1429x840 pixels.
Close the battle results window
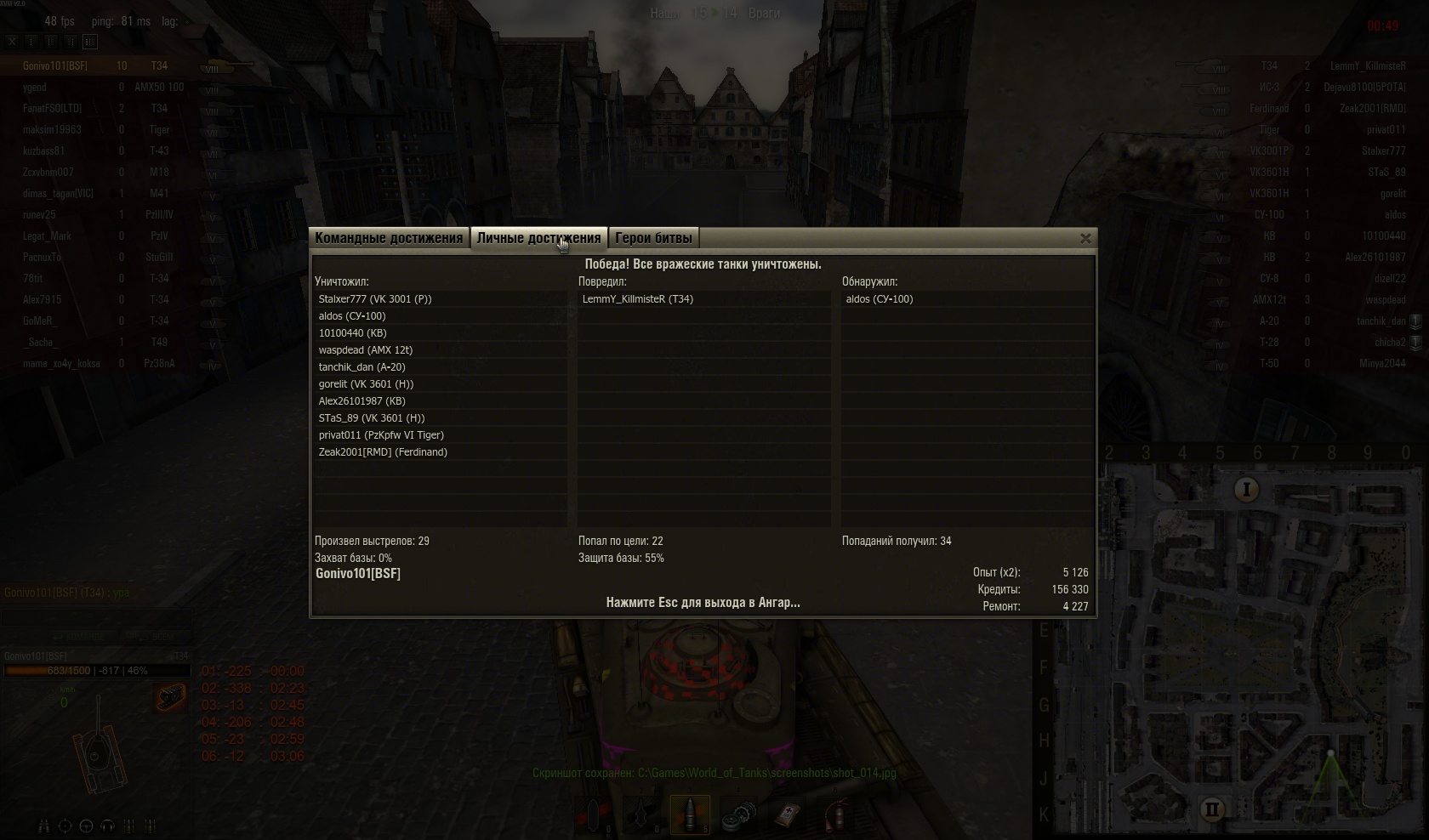pyautogui.click(x=1085, y=239)
